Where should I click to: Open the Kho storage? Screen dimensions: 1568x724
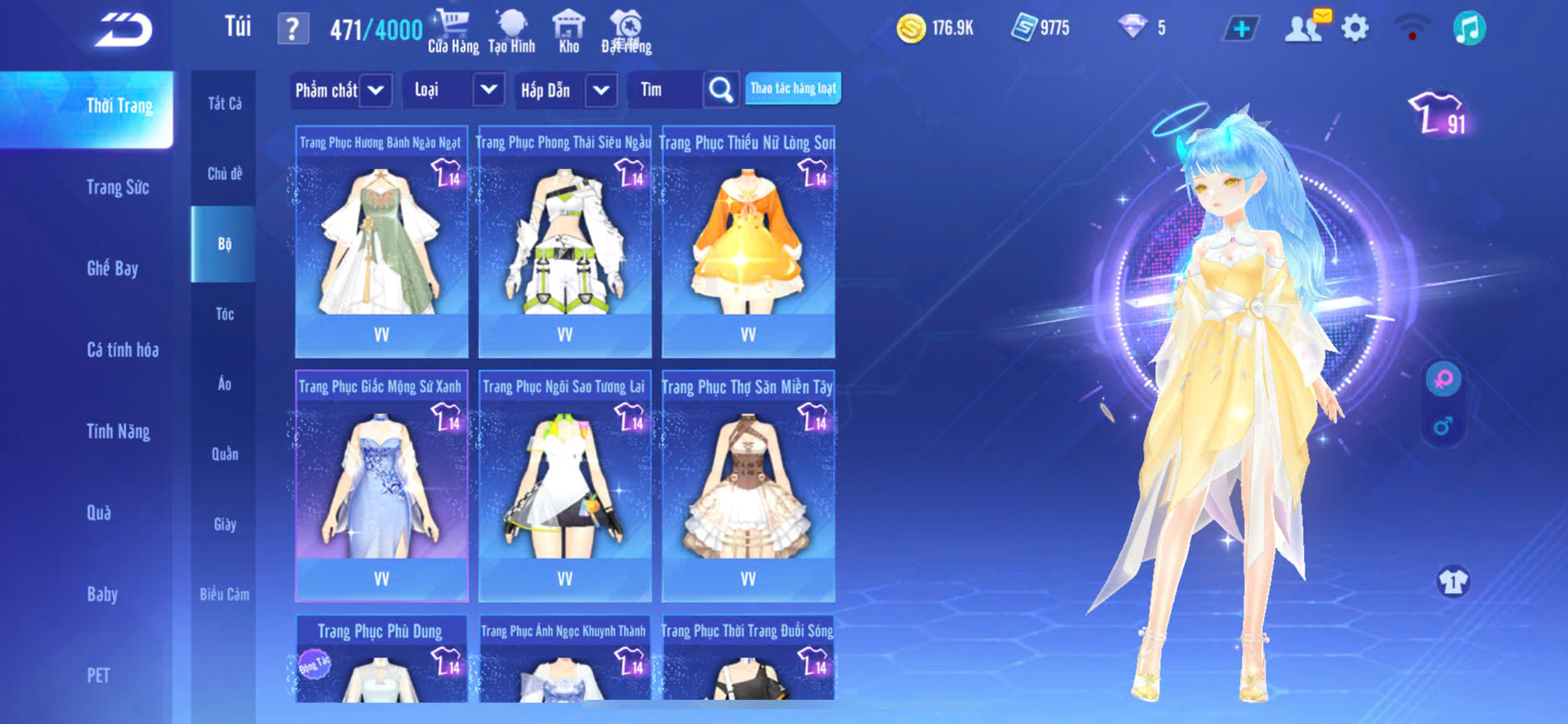(569, 32)
